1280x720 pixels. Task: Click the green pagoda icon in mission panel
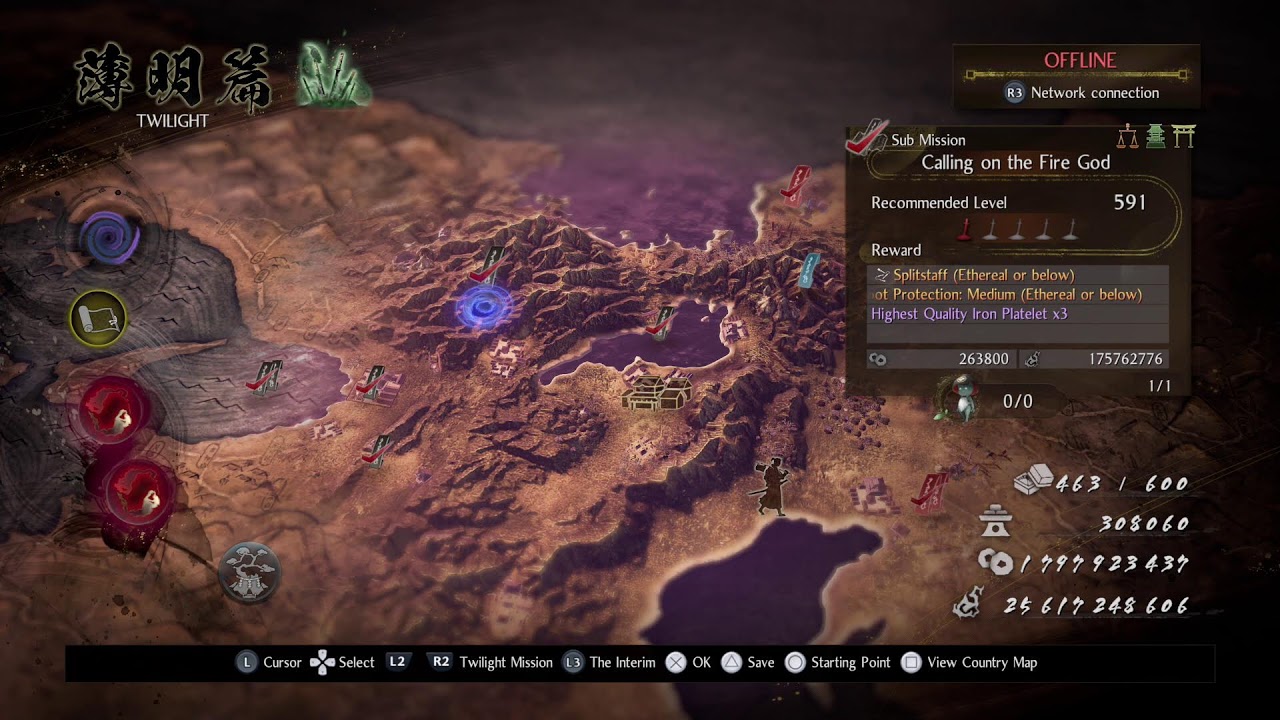pos(1156,137)
